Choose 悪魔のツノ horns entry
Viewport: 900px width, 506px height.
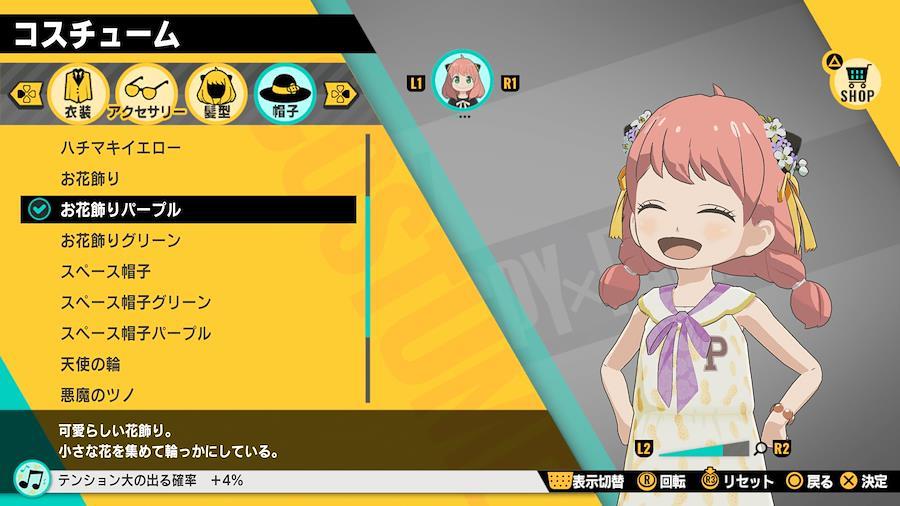tap(97, 394)
